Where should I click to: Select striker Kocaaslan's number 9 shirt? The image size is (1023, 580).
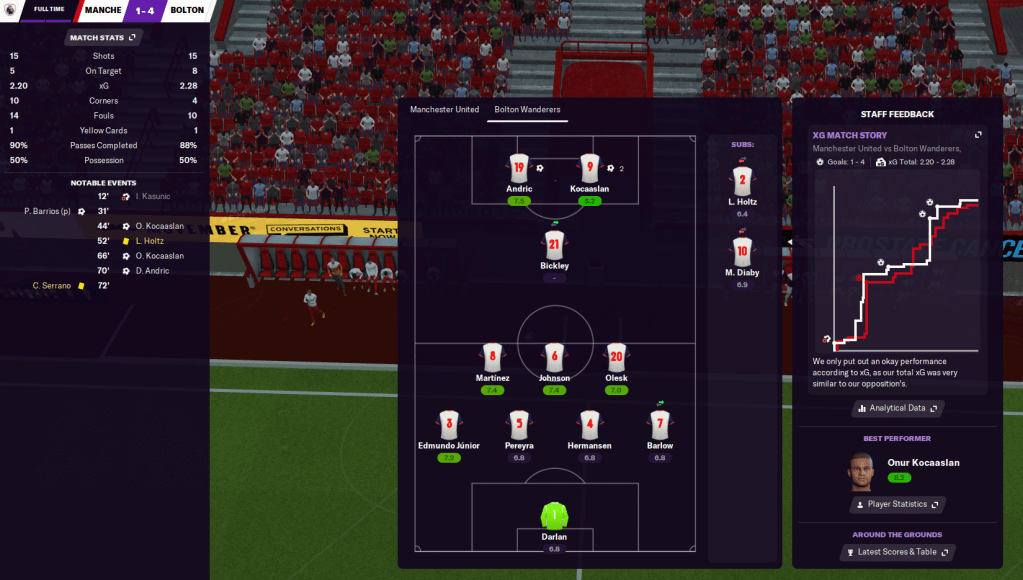point(589,167)
